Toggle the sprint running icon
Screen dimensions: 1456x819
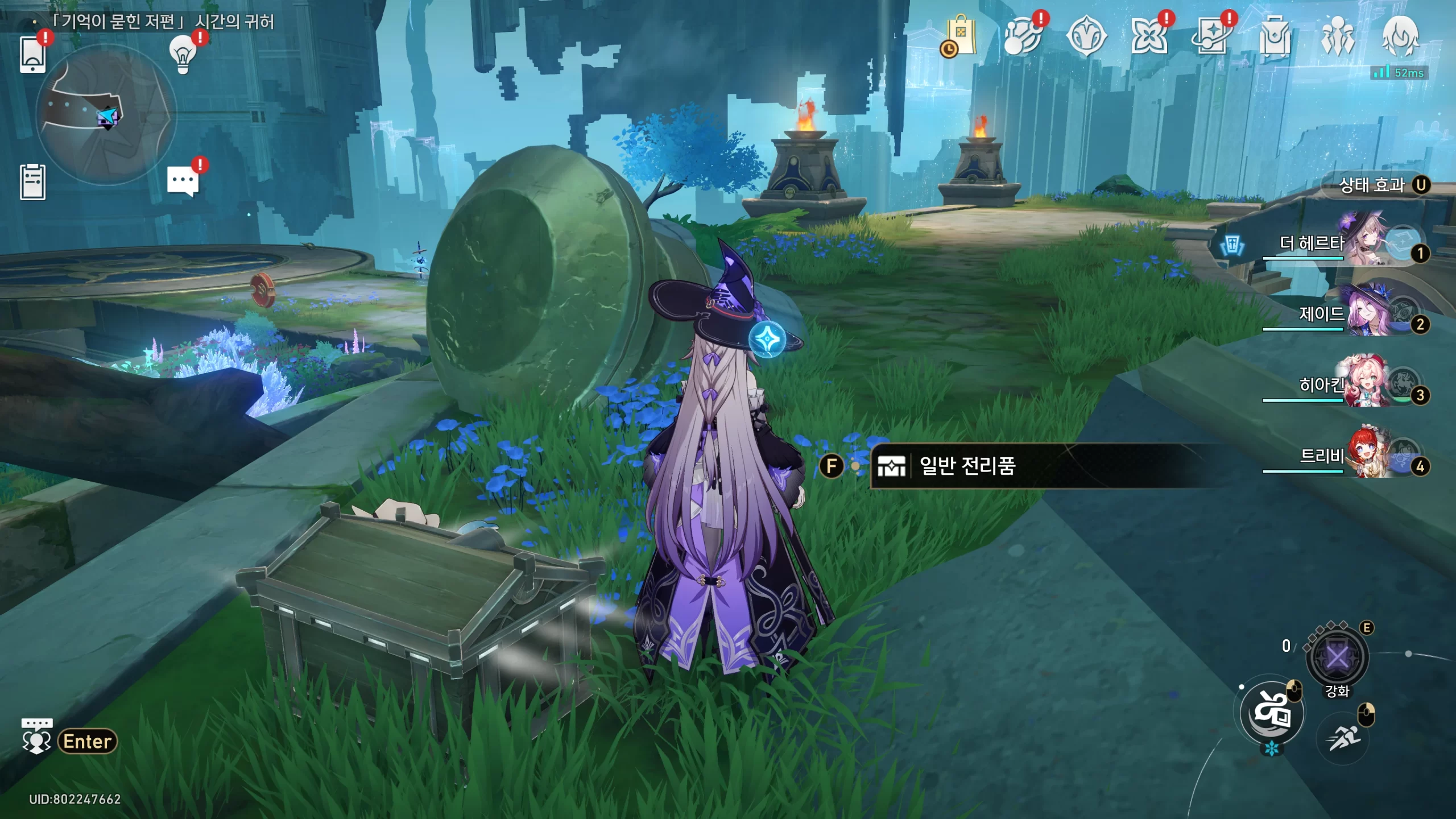pyautogui.click(x=1343, y=738)
